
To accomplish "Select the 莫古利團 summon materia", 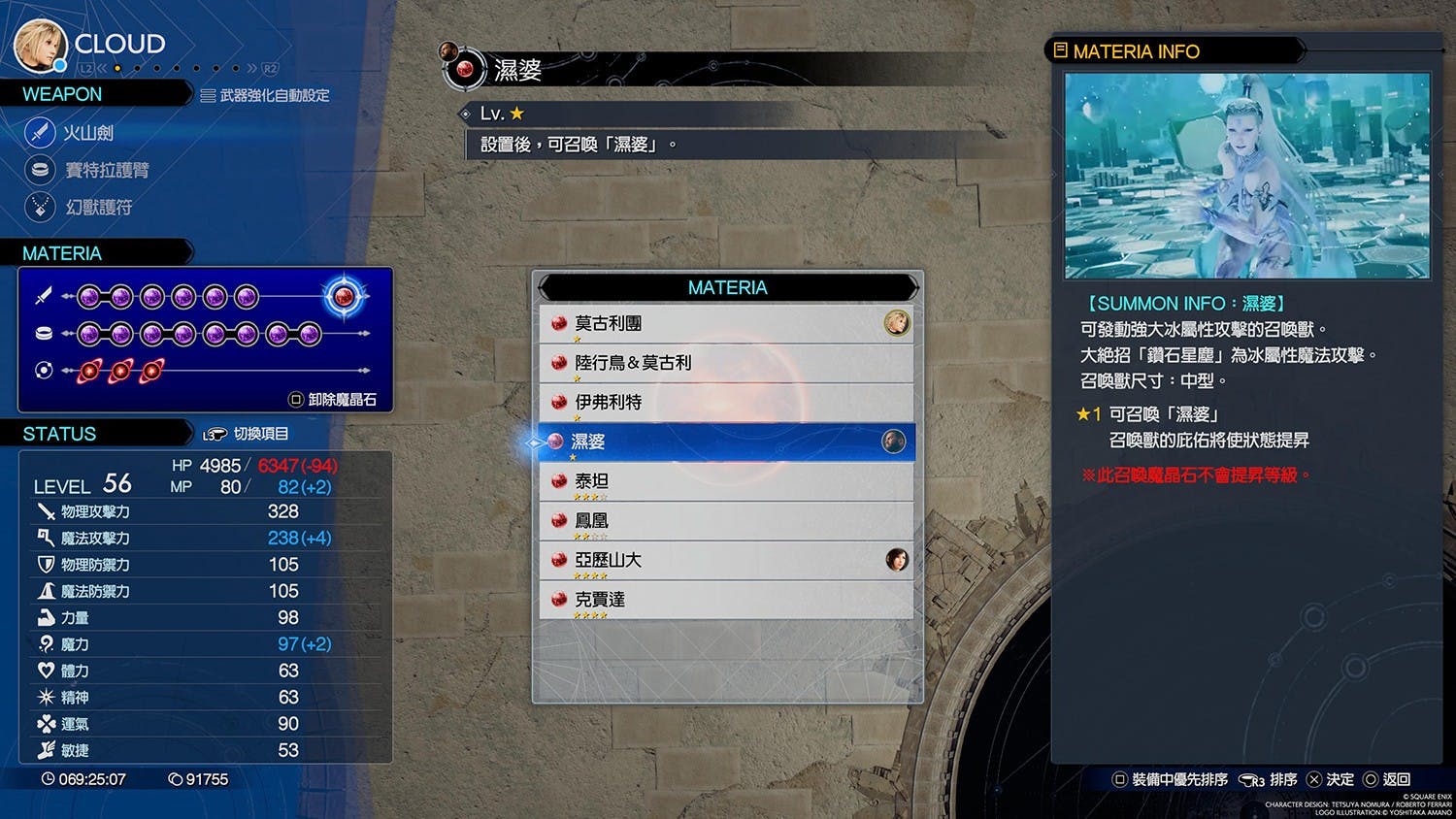I will pyautogui.click(x=726, y=324).
